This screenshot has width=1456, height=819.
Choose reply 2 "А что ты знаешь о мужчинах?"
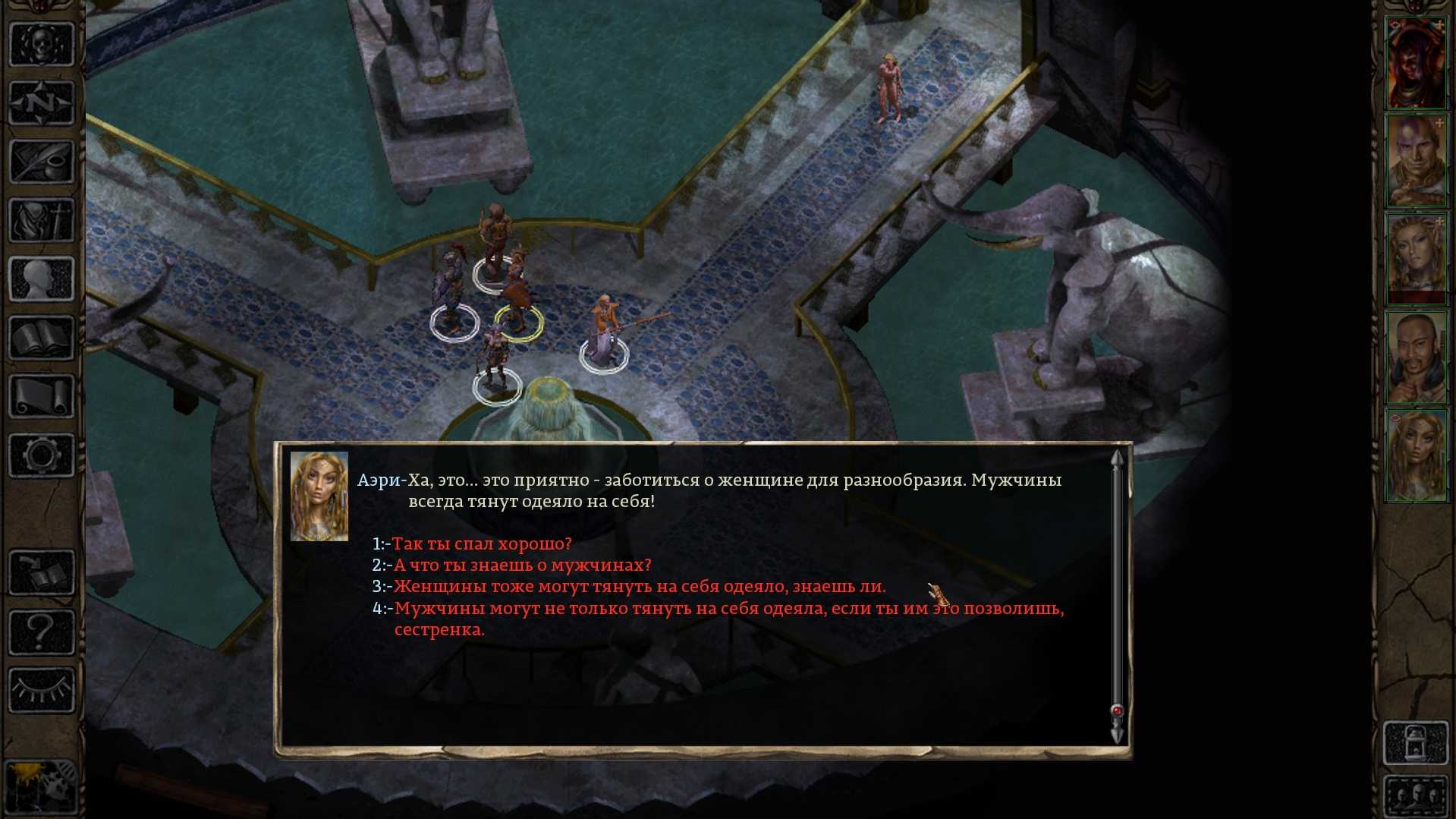pyautogui.click(x=521, y=565)
